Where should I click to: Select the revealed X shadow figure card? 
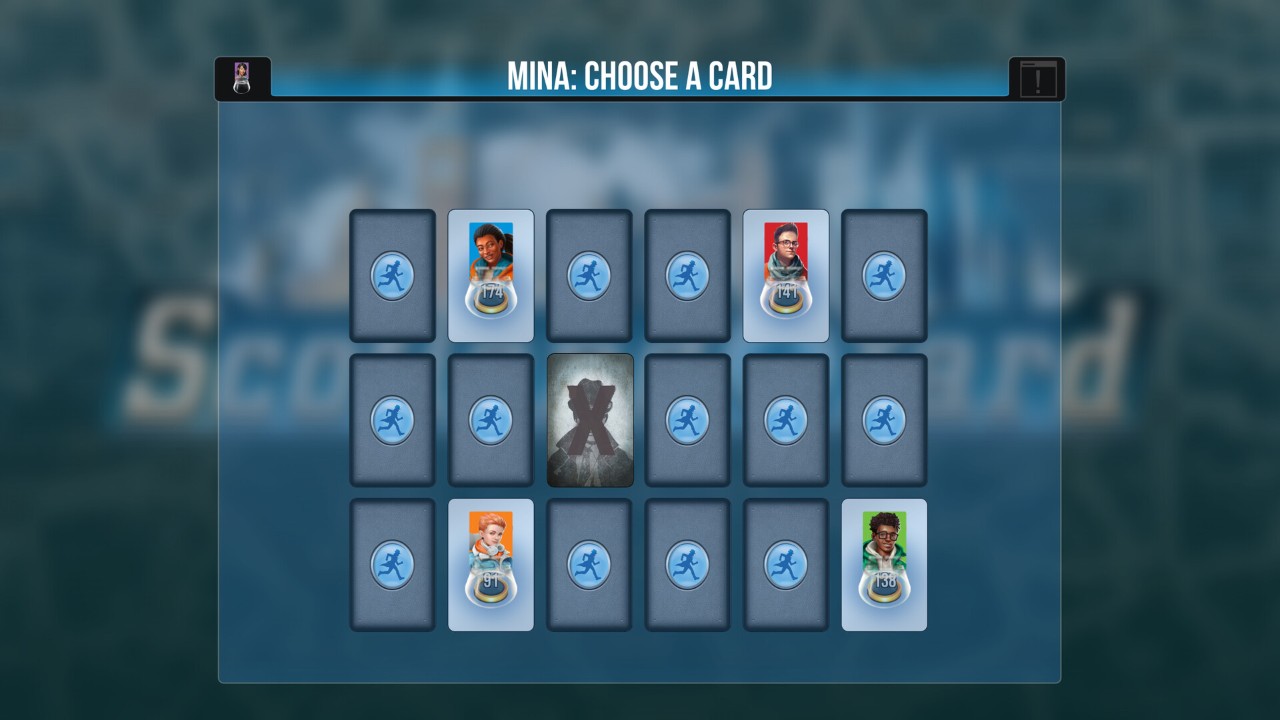(x=589, y=420)
